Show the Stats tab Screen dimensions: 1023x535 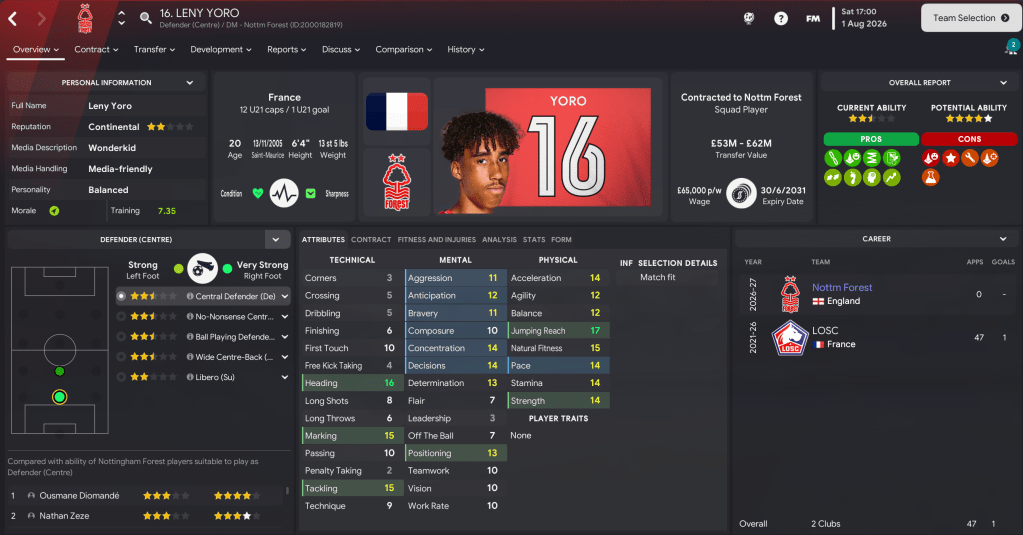[534, 240]
